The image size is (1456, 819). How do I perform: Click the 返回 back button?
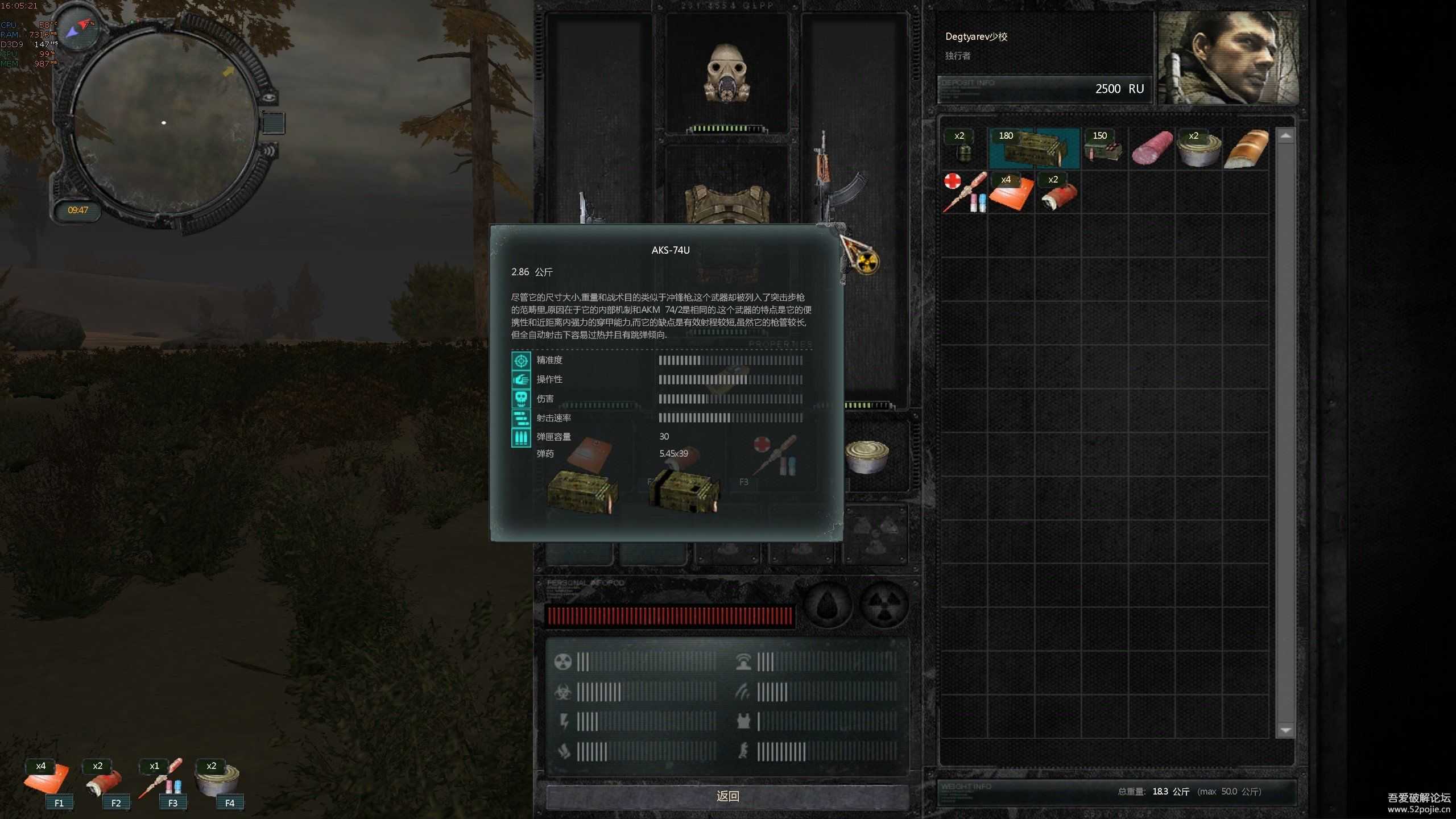click(x=727, y=796)
